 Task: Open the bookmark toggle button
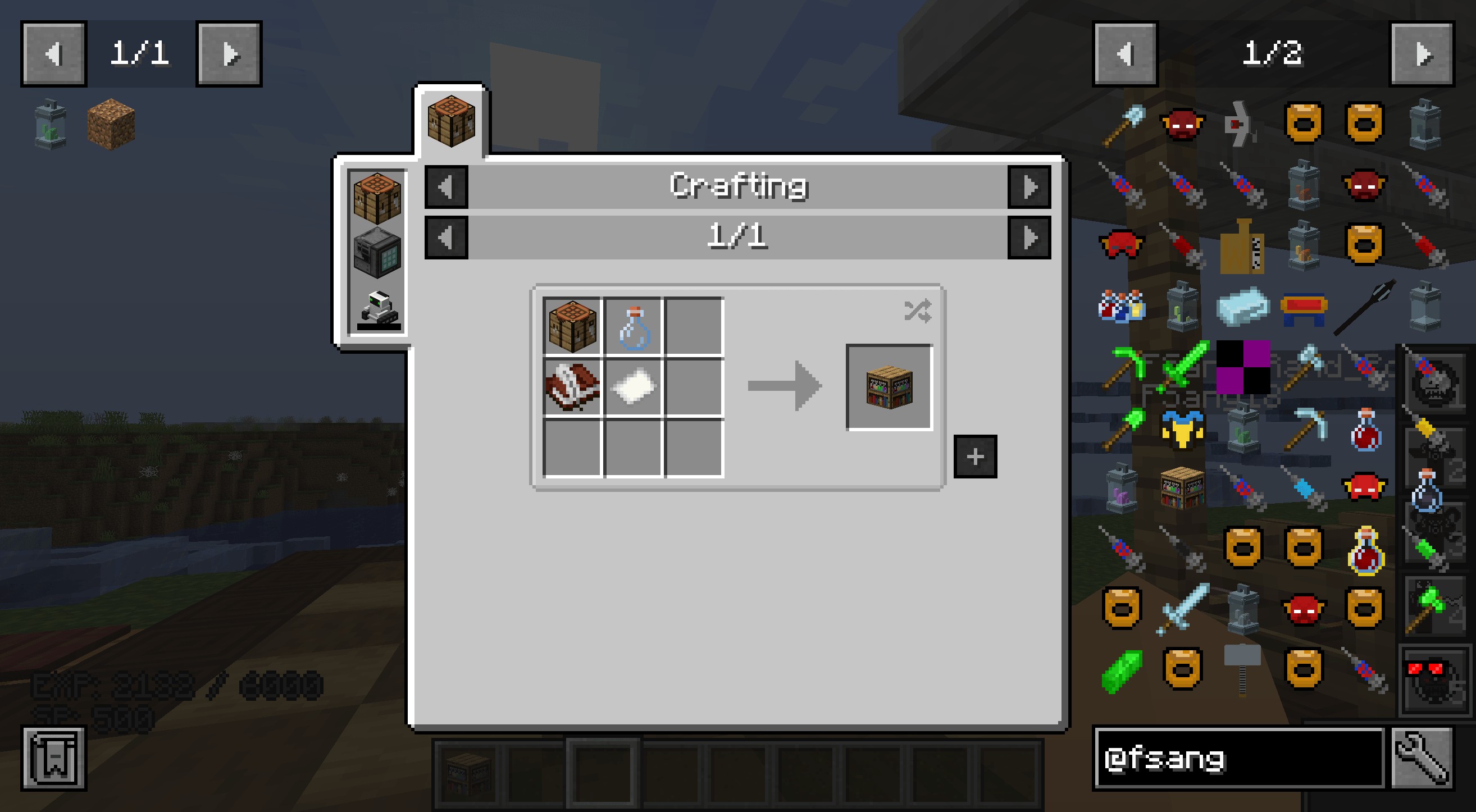coord(54,758)
